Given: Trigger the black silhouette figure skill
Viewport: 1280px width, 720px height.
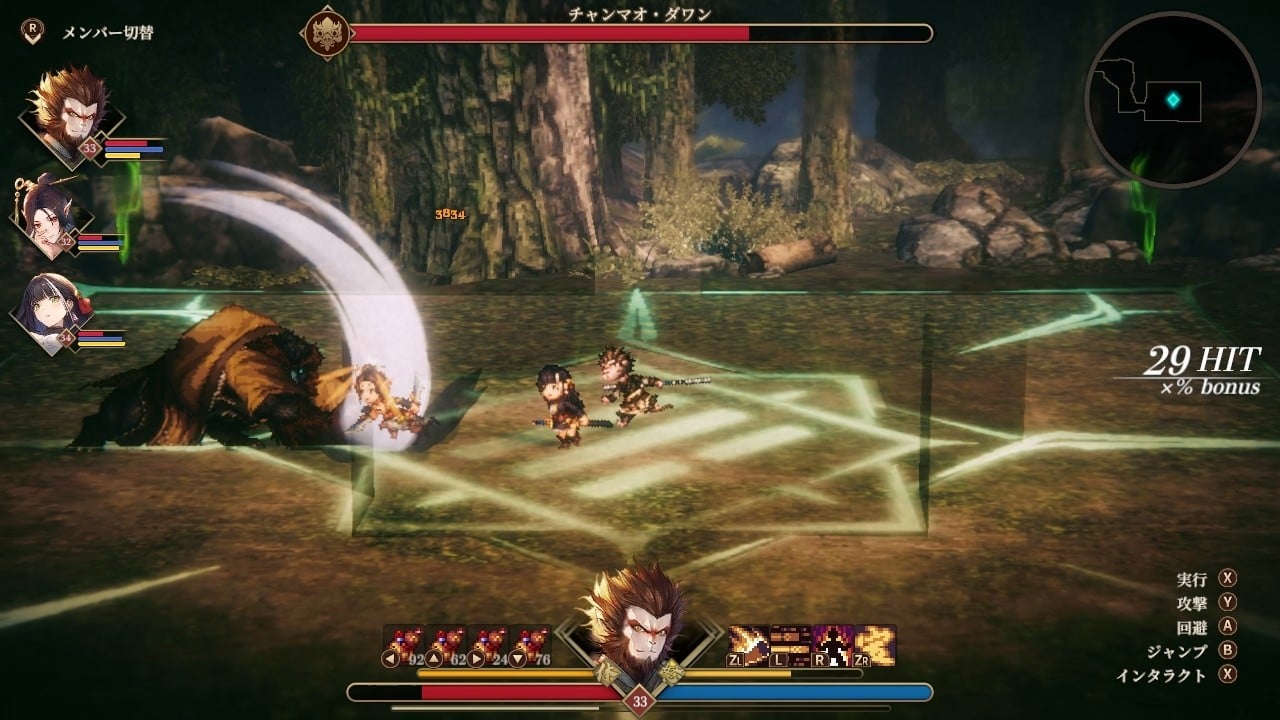Looking at the screenshot, I should point(832,646).
